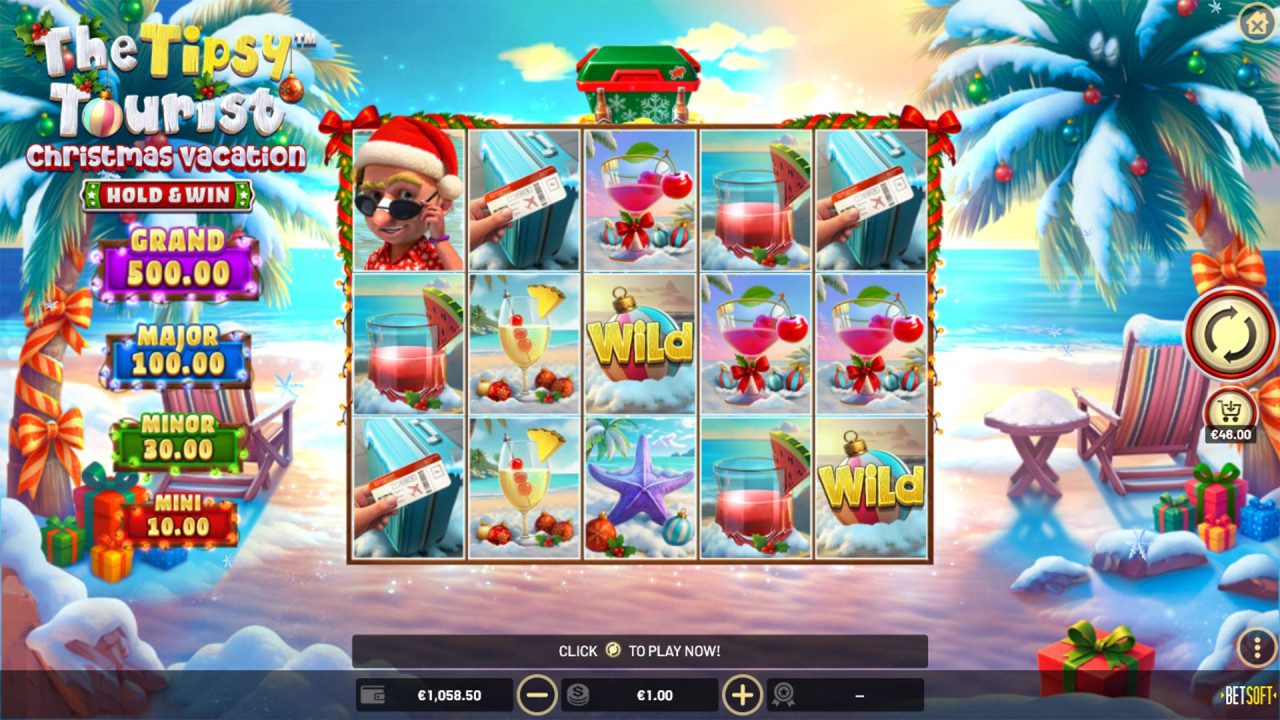Click the gold coin in the play prompt

613,651
